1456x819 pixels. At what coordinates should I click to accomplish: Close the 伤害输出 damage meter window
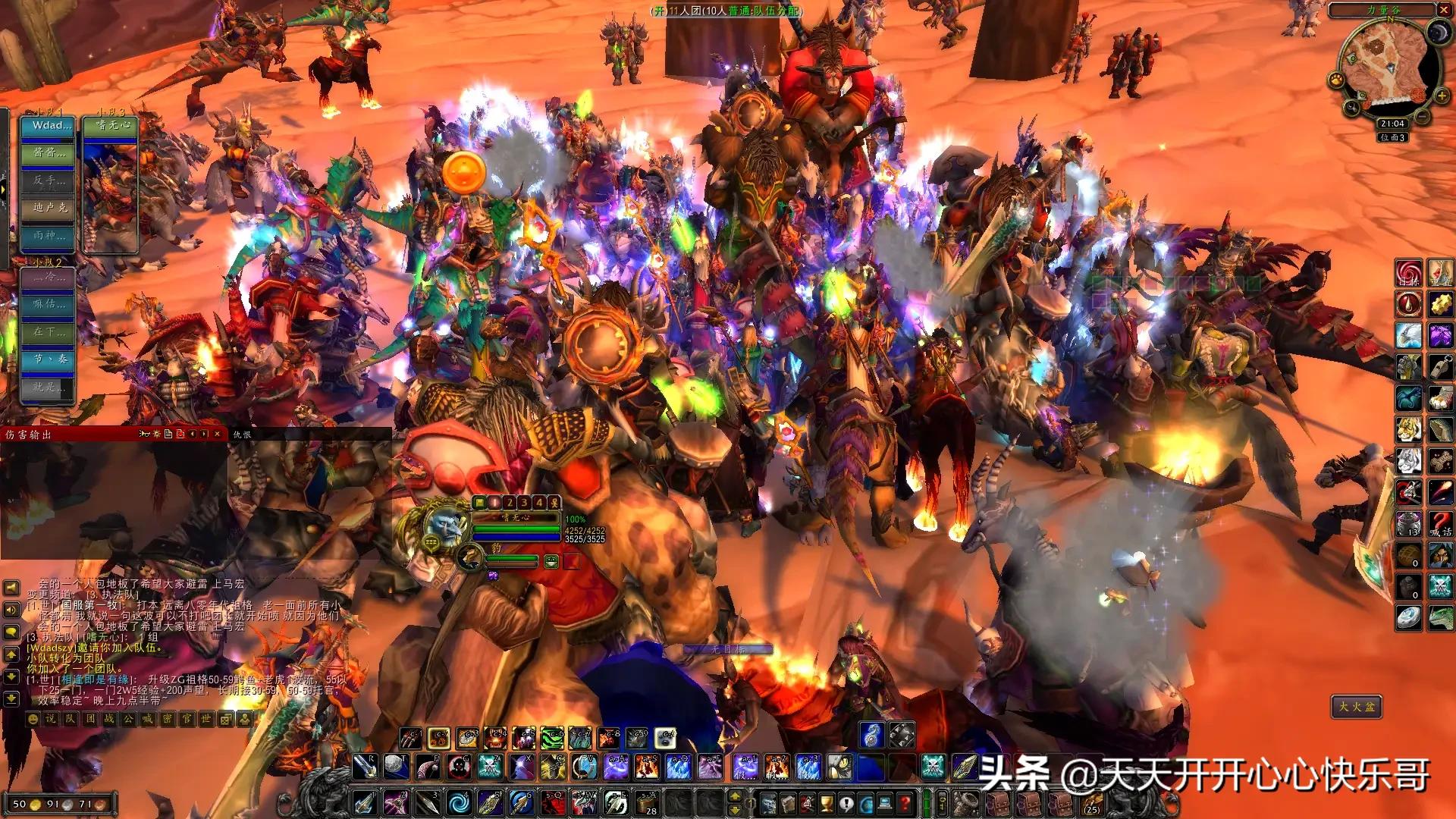[218, 434]
